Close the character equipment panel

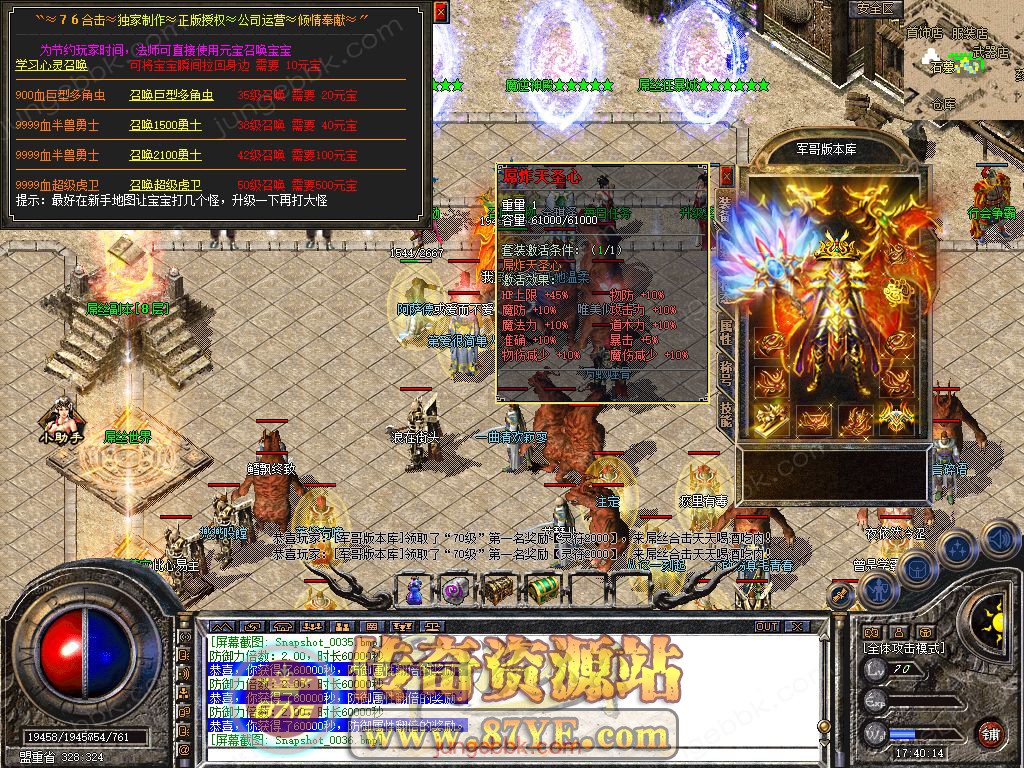click(726, 176)
